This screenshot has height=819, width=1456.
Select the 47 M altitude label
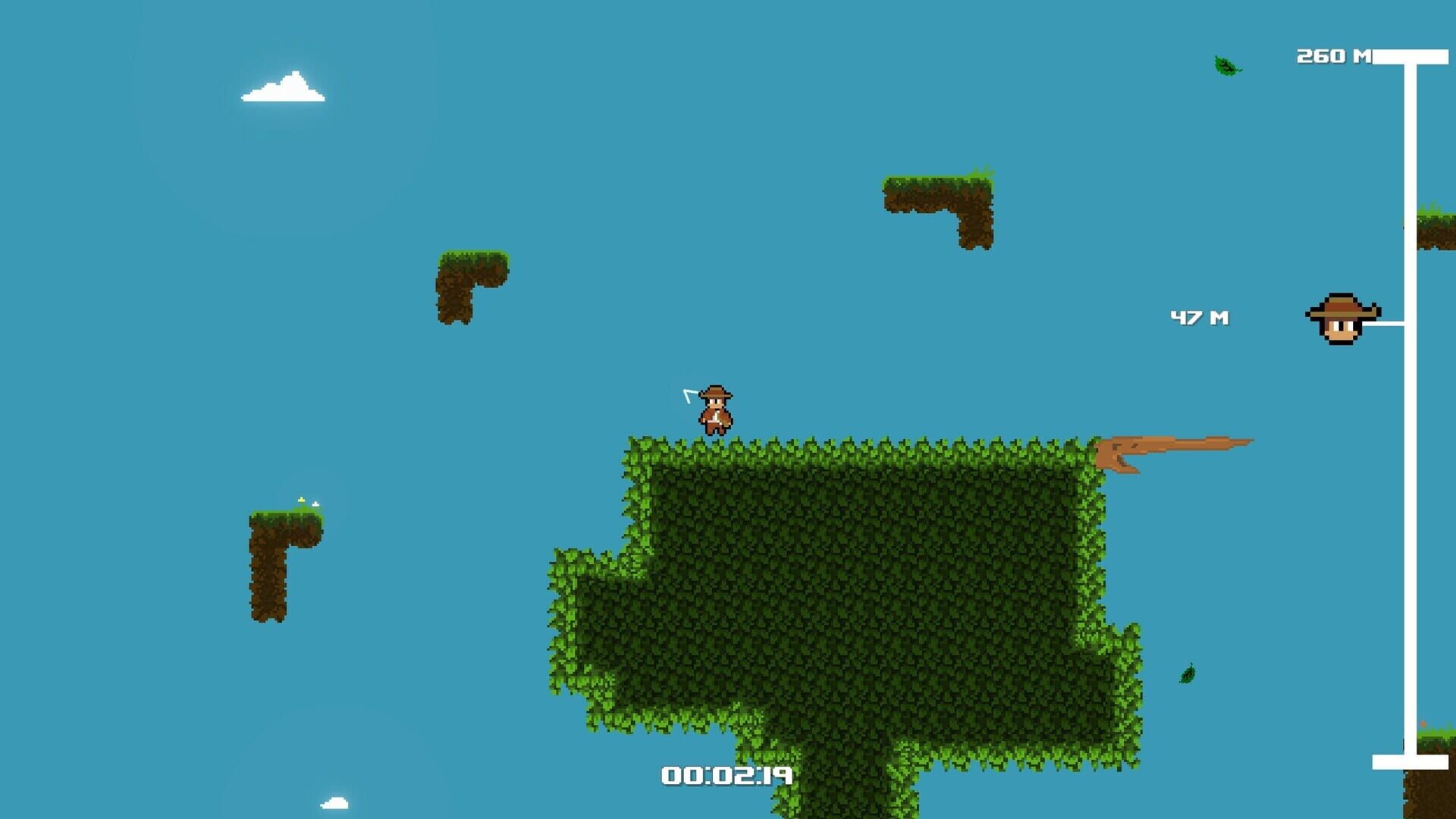[1201, 318]
